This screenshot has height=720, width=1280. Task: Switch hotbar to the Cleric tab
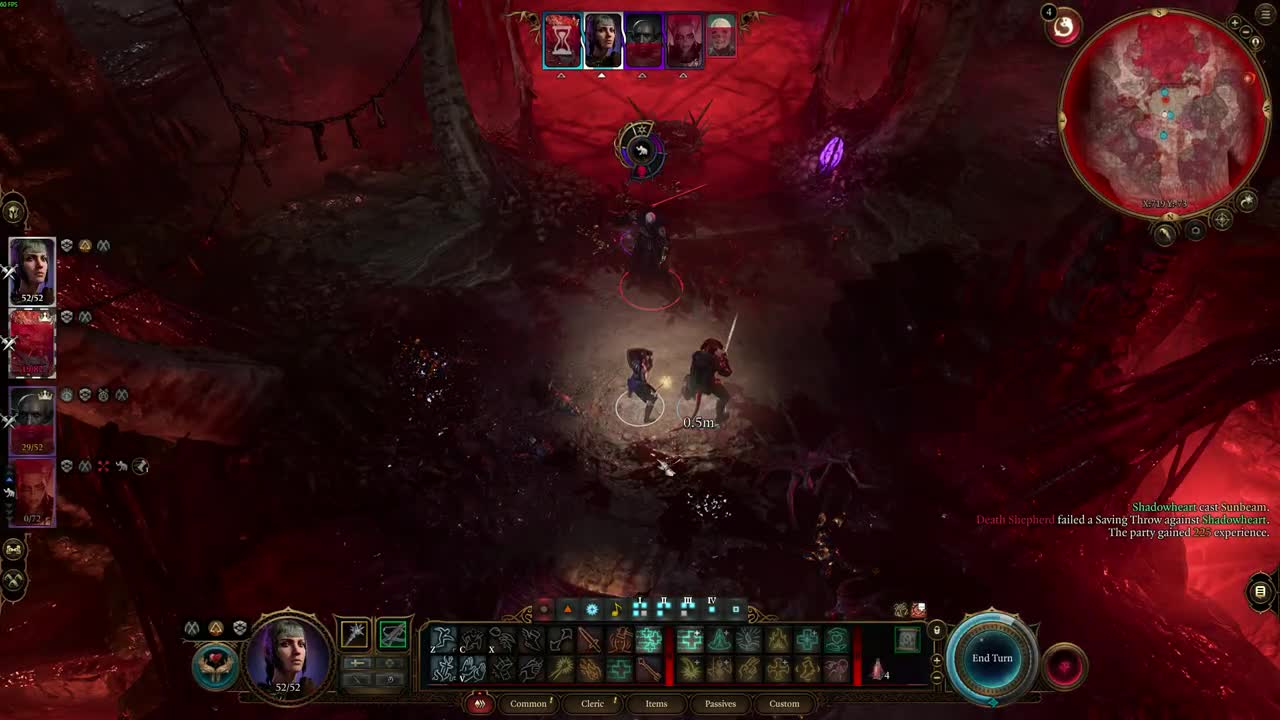[x=593, y=704]
